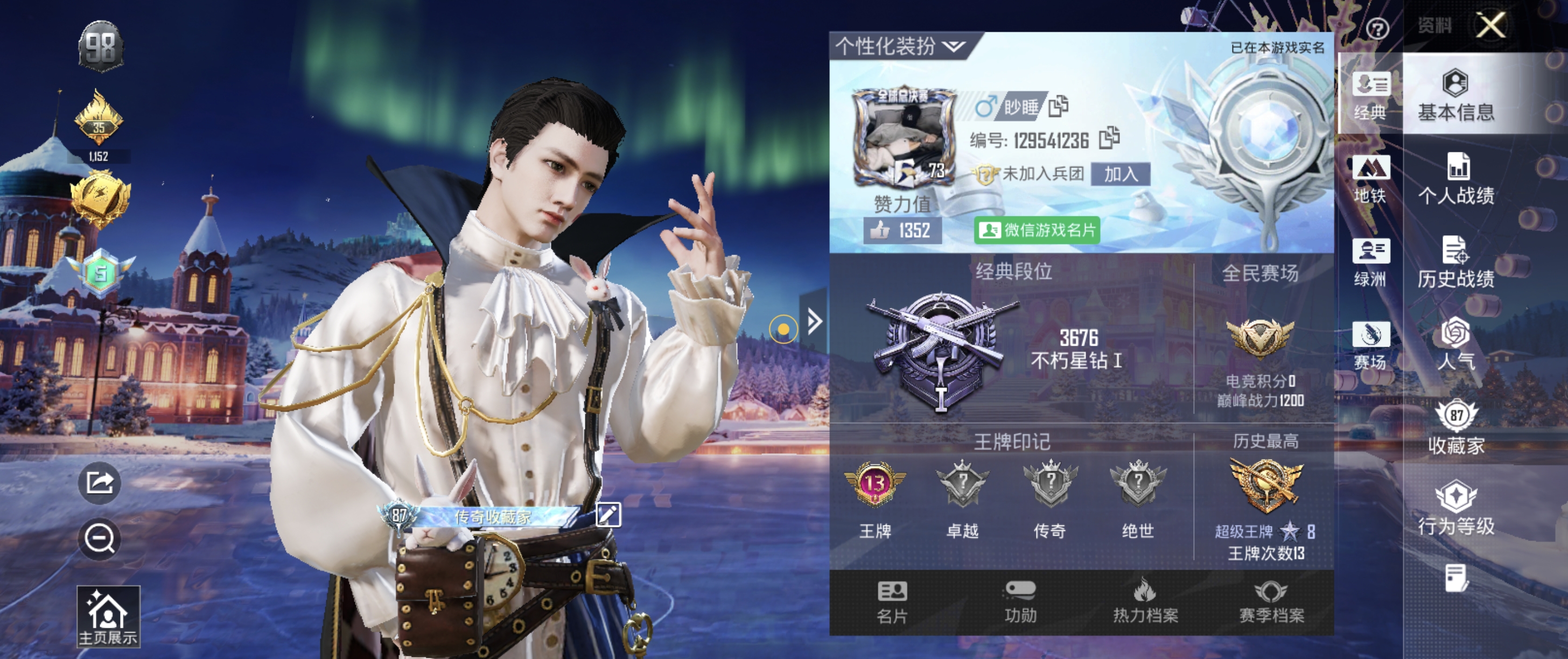
Task: Open the 微信游戏名片 green button
Action: pos(1037,230)
